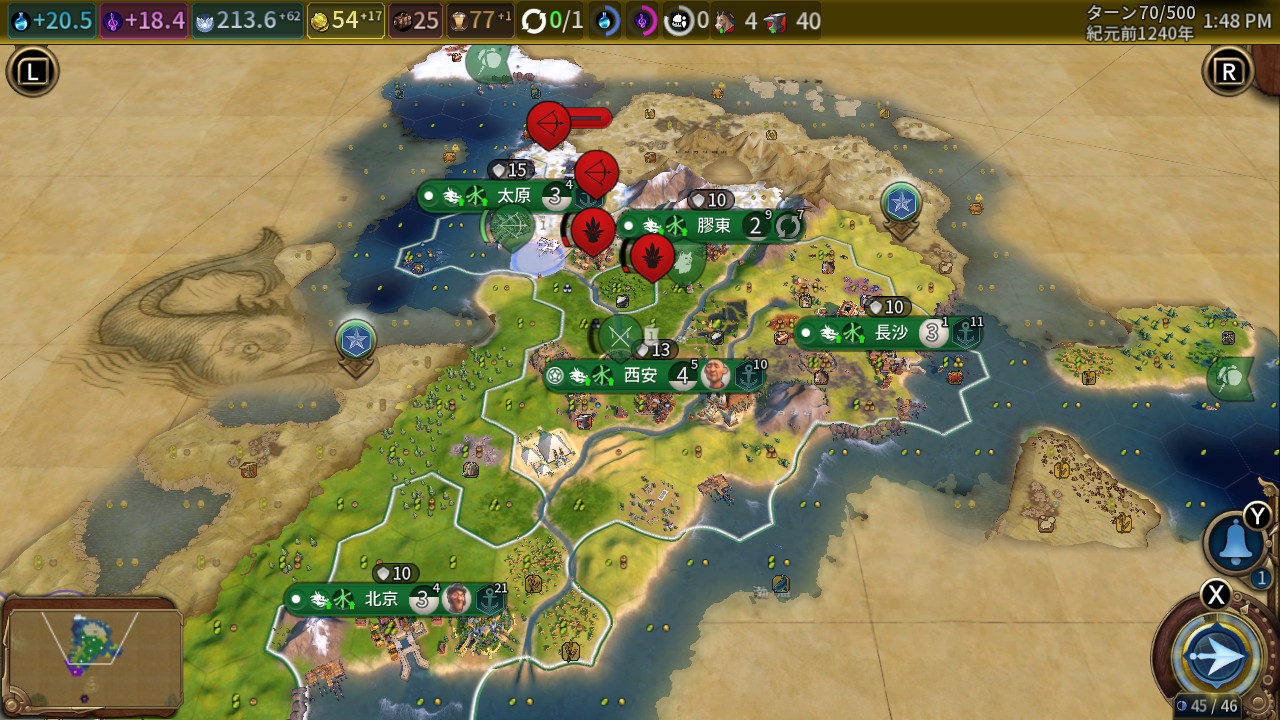The width and height of the screenshot is (1280, 720).
Task: Activate the next turn arrow button
Action: (1216, 658)
